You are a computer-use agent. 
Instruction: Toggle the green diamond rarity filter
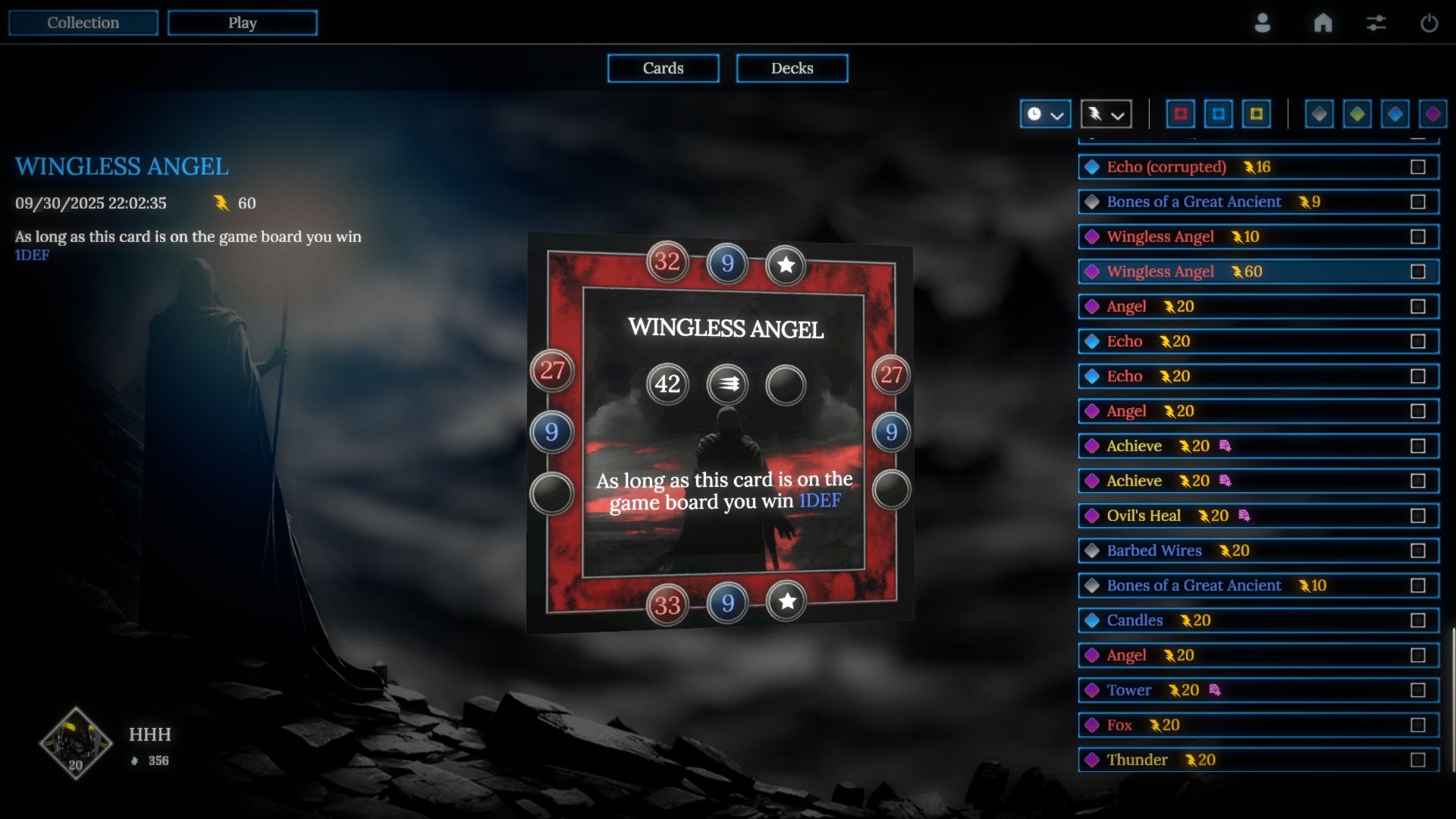pos(1357,115)
